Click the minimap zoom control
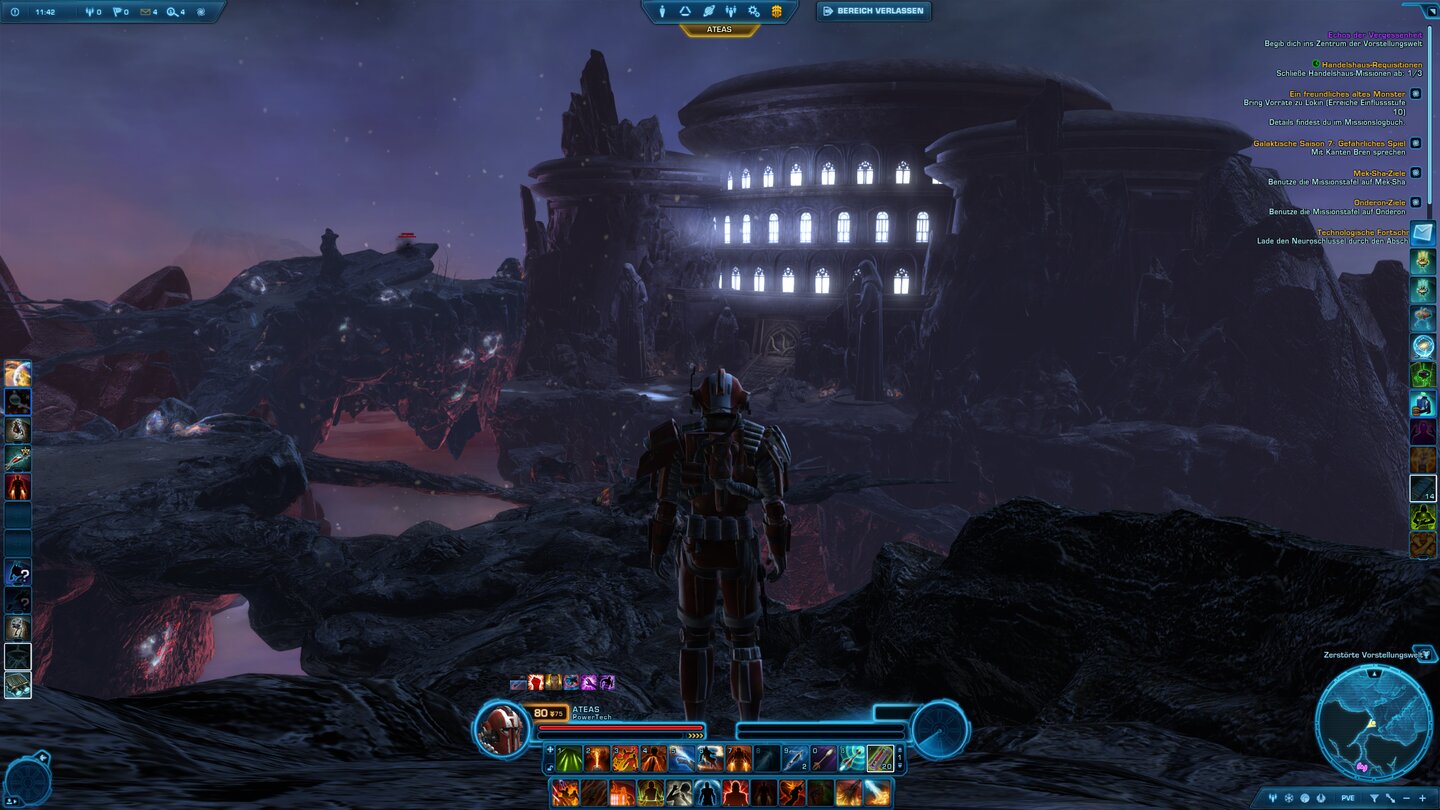 coord(1422,798)
